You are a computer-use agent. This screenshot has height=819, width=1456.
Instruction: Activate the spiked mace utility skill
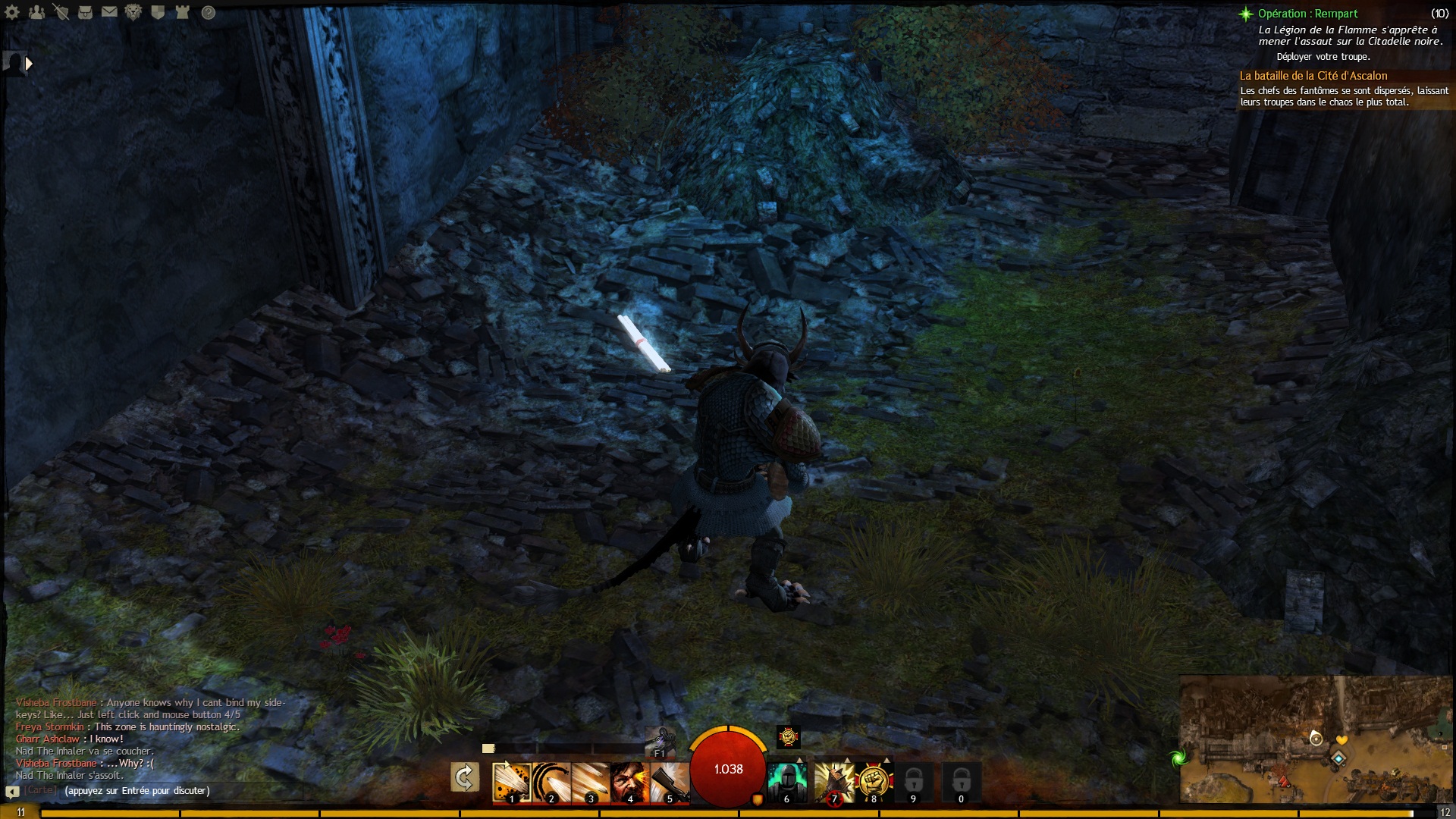833,782
